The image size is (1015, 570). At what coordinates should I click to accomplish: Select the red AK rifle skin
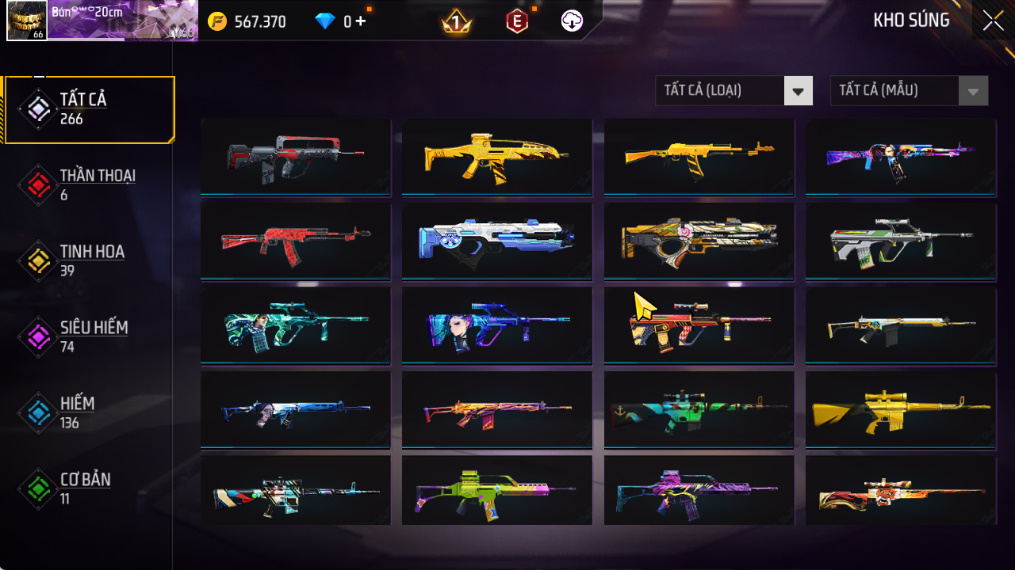coord(295,240)
